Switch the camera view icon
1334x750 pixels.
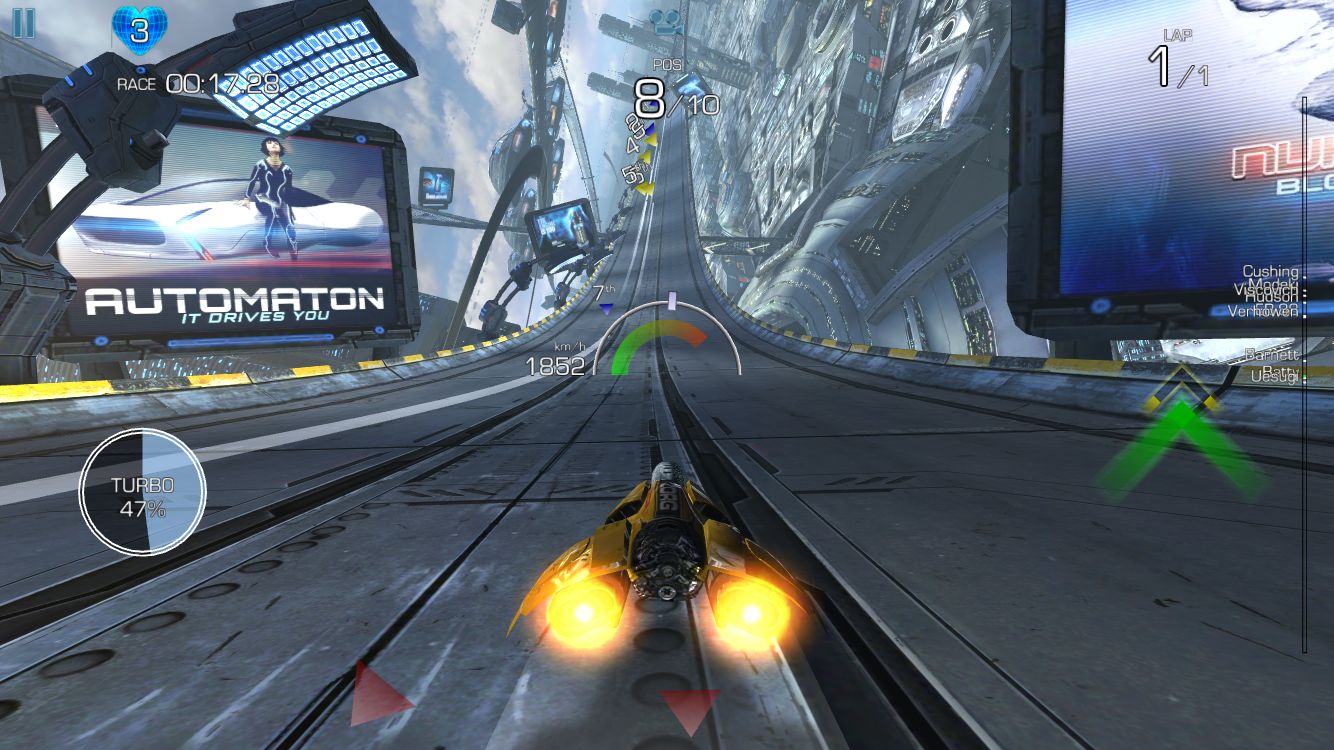point(664,19)
